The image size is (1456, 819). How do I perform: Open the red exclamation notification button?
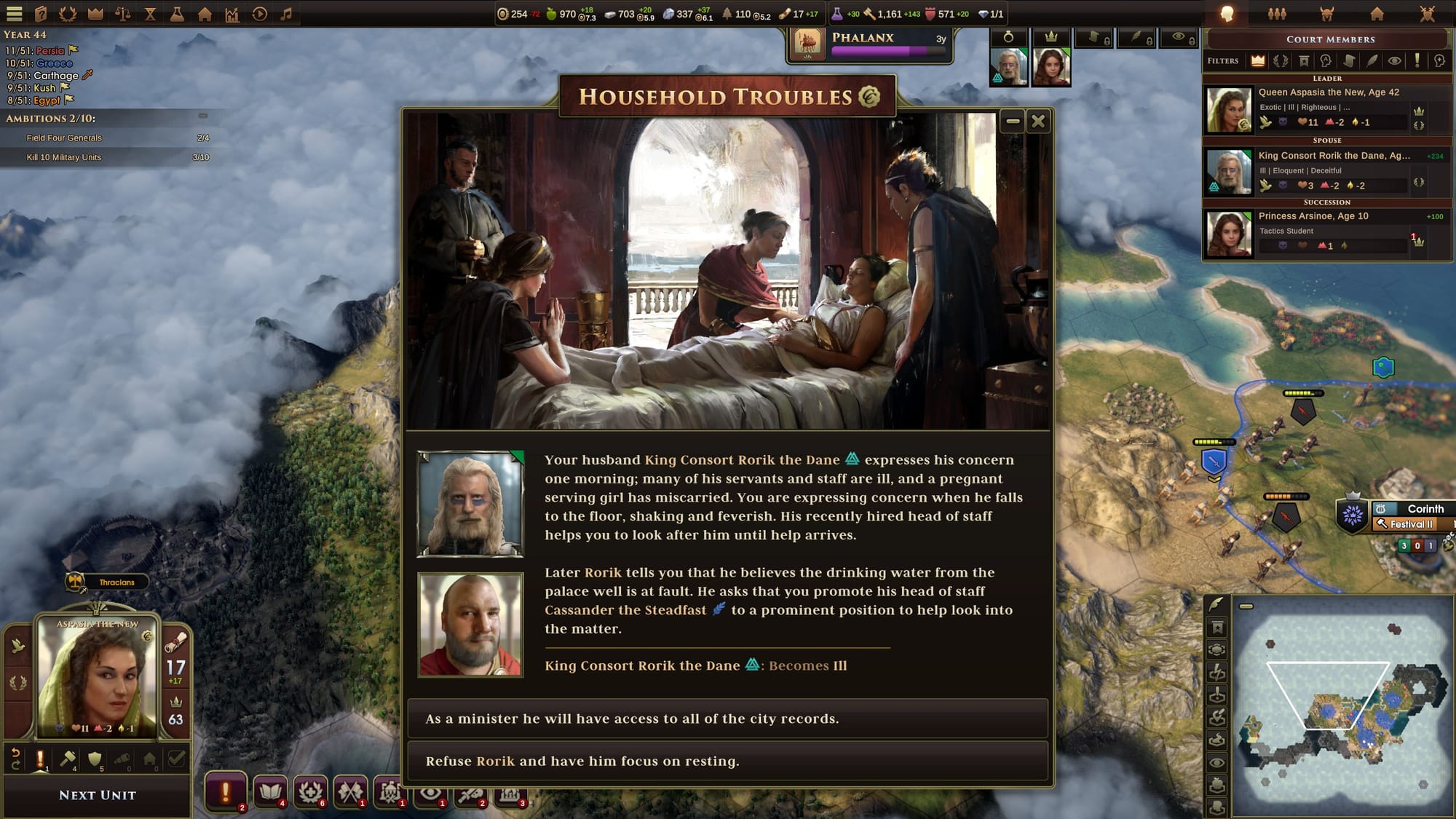tap(226, 791)
